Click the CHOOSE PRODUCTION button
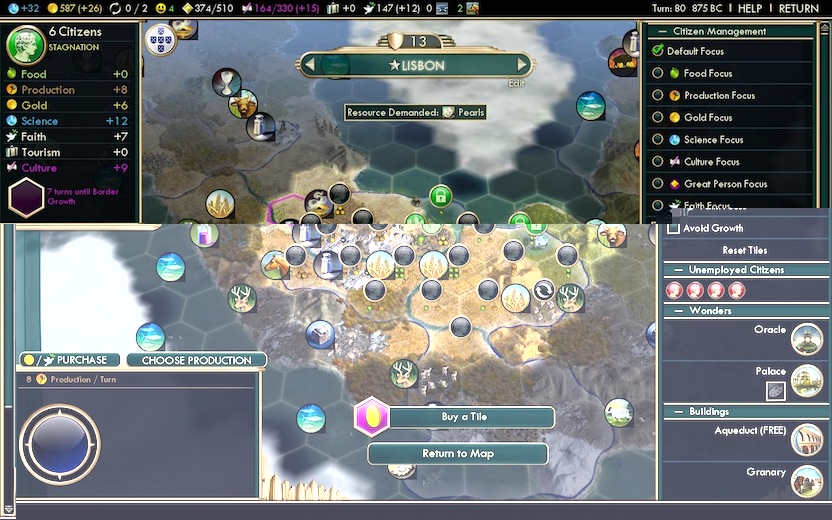The height and width of the screenshot is (520, 832). coord(196,360)
